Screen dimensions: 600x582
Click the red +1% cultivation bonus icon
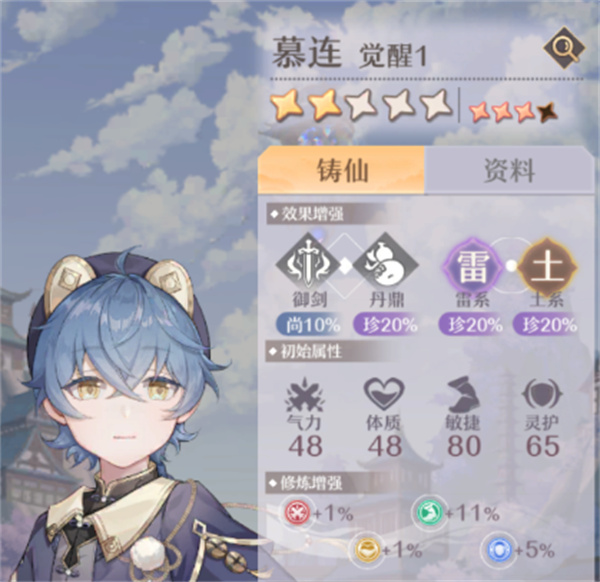(x=297, y=513)
